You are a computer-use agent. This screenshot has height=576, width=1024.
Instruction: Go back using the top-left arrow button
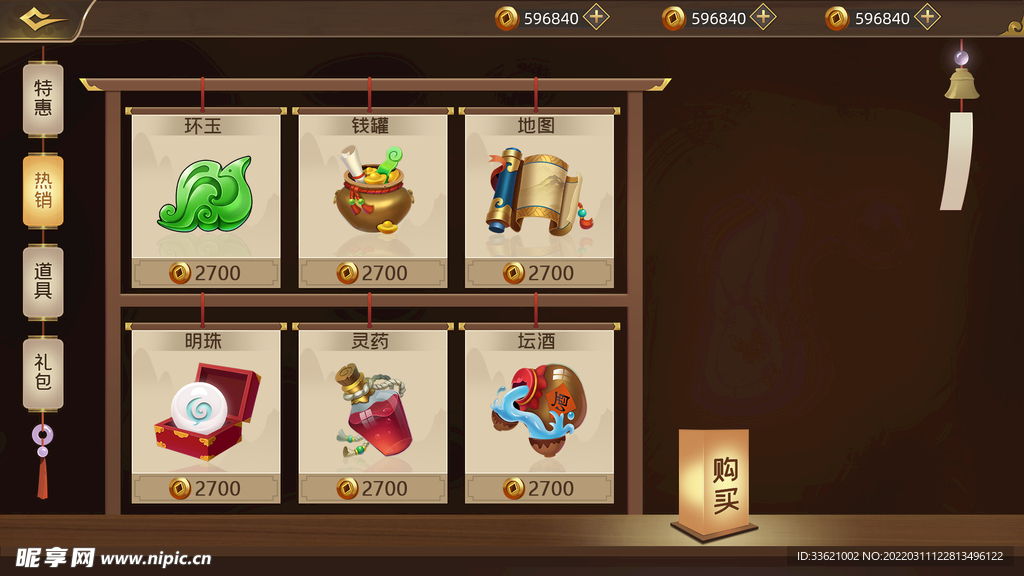[x=43, y=19]
